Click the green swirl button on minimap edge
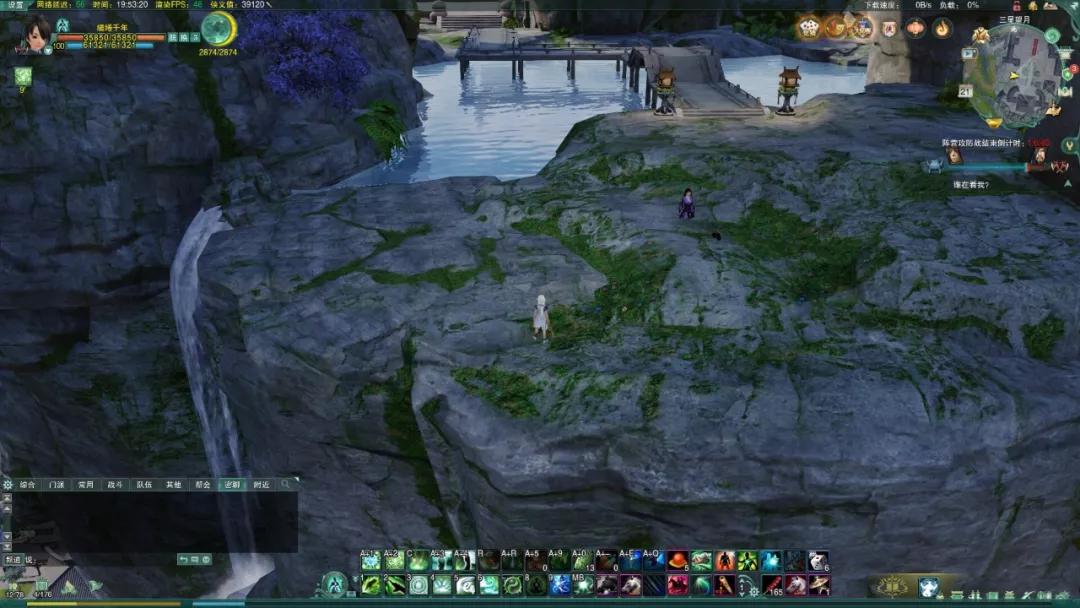The width and height of the screenshot is (1080, 608). click(x=1052, y=36)
